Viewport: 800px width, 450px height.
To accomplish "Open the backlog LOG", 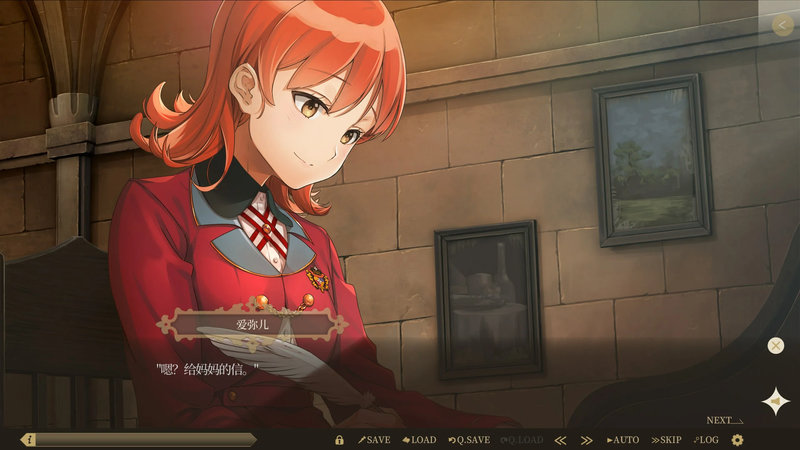I will tap(706, 440).
